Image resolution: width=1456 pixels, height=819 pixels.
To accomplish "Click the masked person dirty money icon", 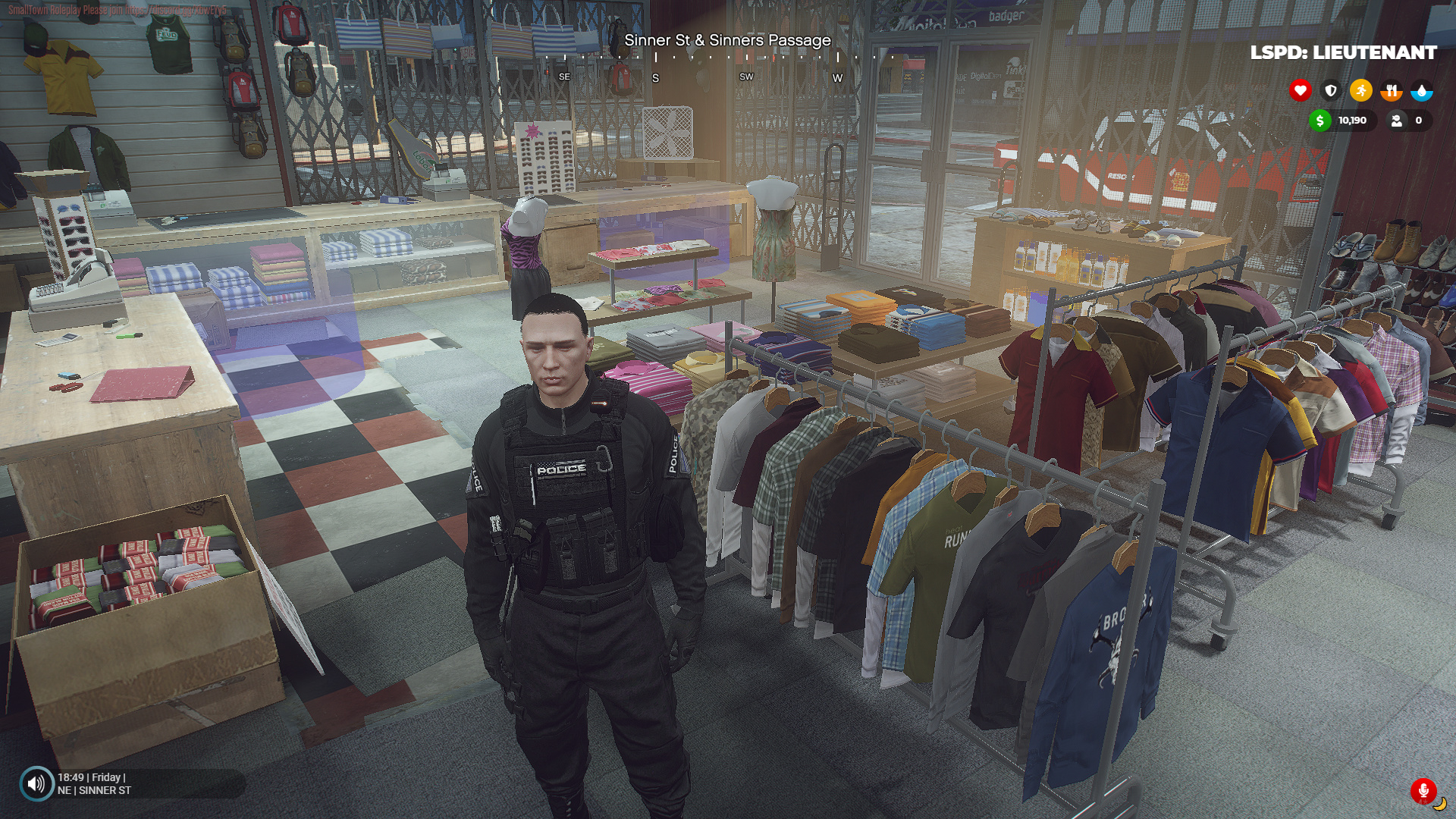I will coord(1396,121).
